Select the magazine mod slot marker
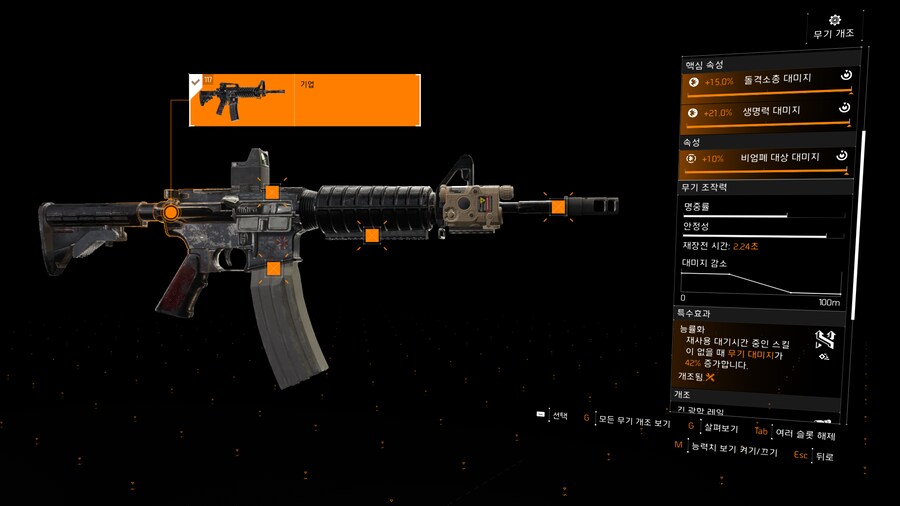 click(x=273, y=268)
